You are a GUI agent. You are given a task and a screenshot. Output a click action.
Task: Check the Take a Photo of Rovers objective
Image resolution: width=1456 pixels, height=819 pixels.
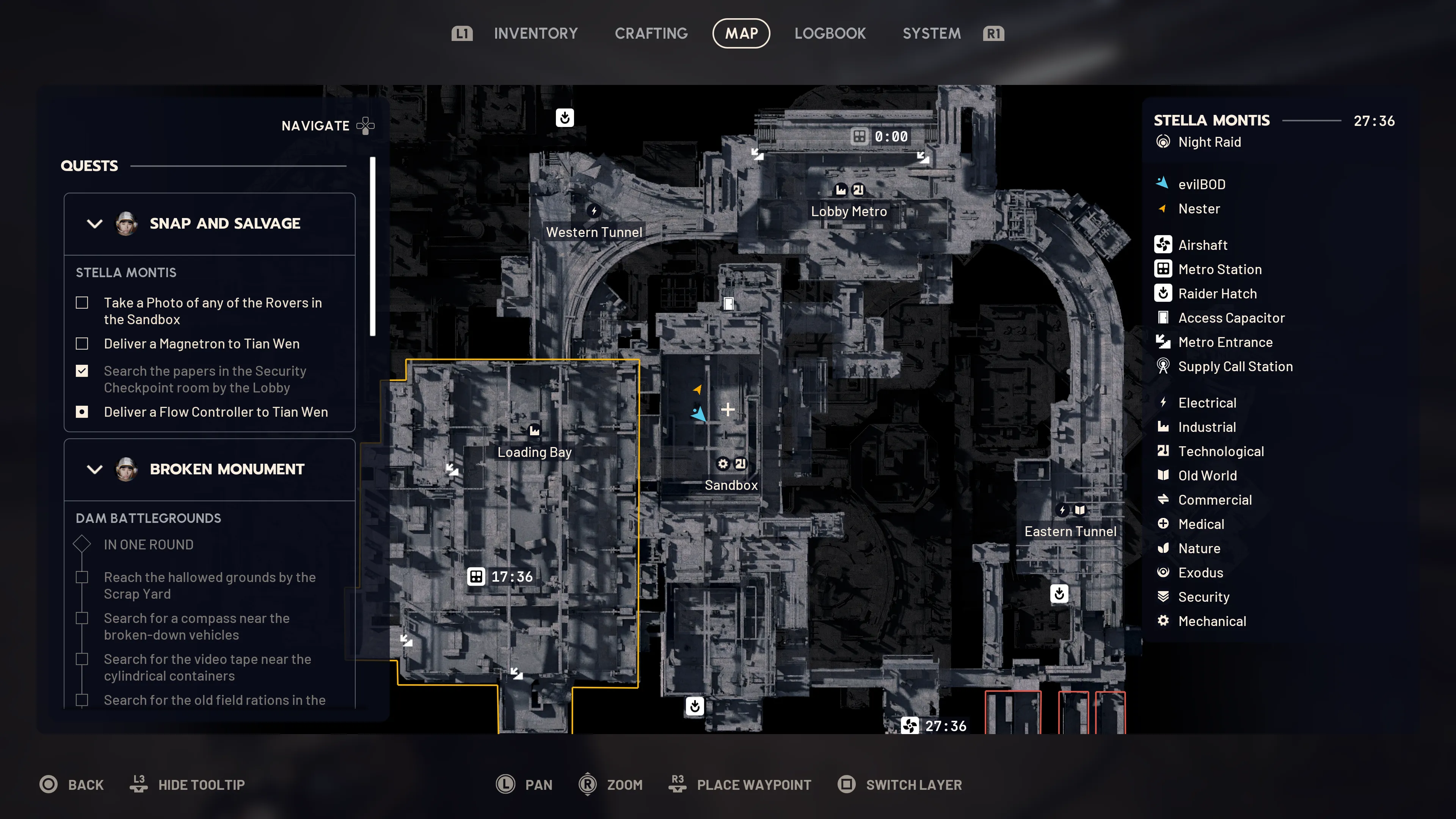(82, 303)
